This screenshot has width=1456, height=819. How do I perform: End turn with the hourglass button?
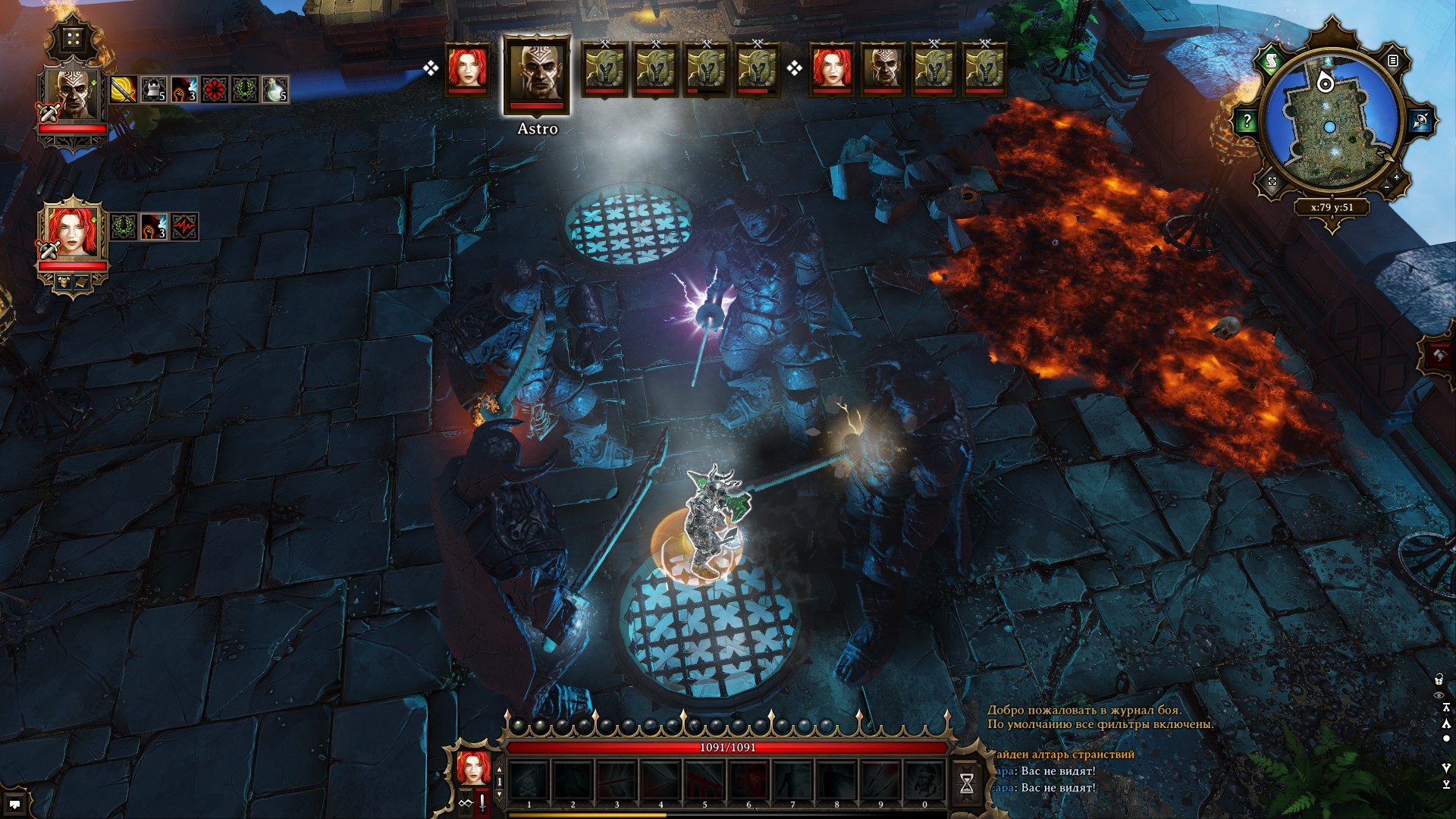point(967,783)
